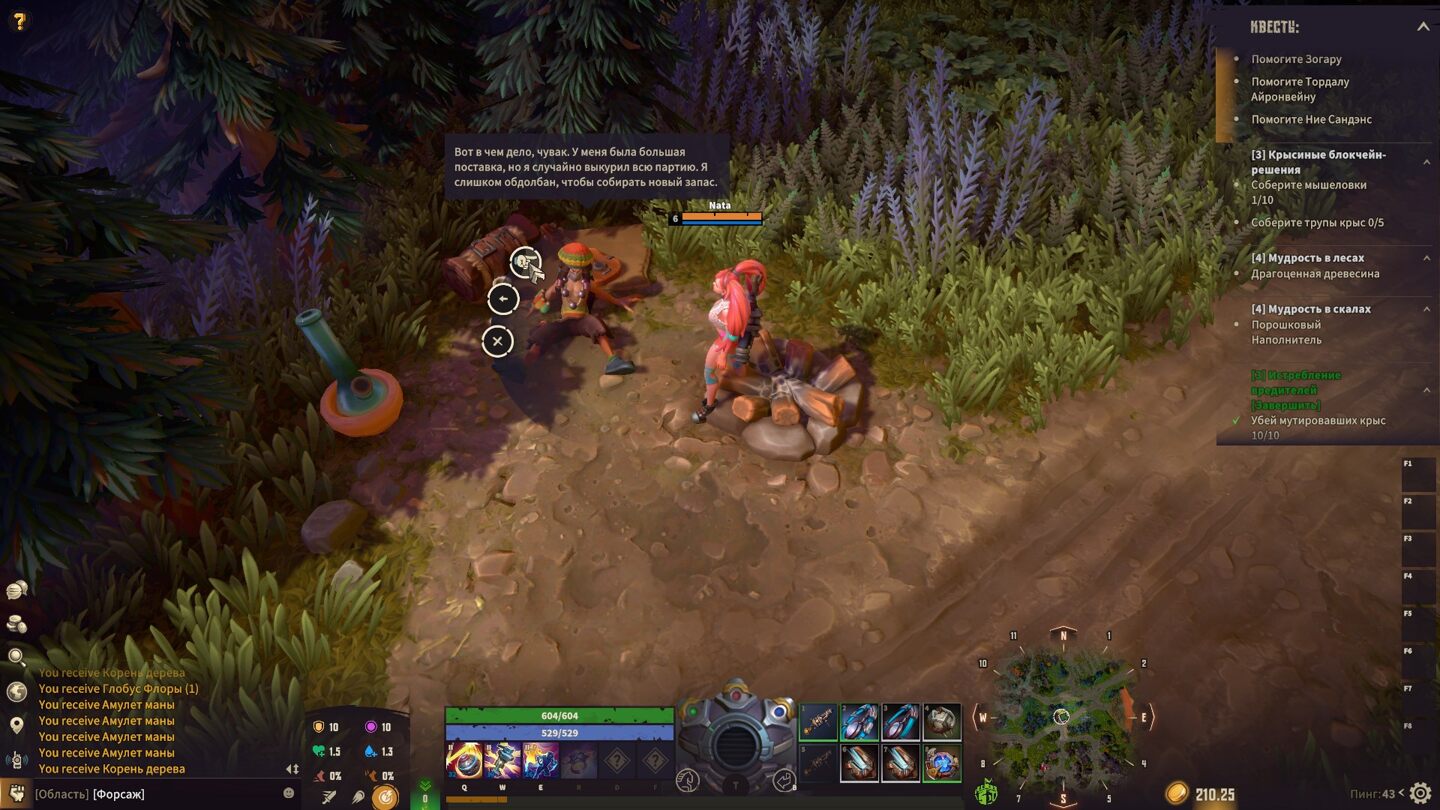Open the settings gear icon

click(1420, 794)
